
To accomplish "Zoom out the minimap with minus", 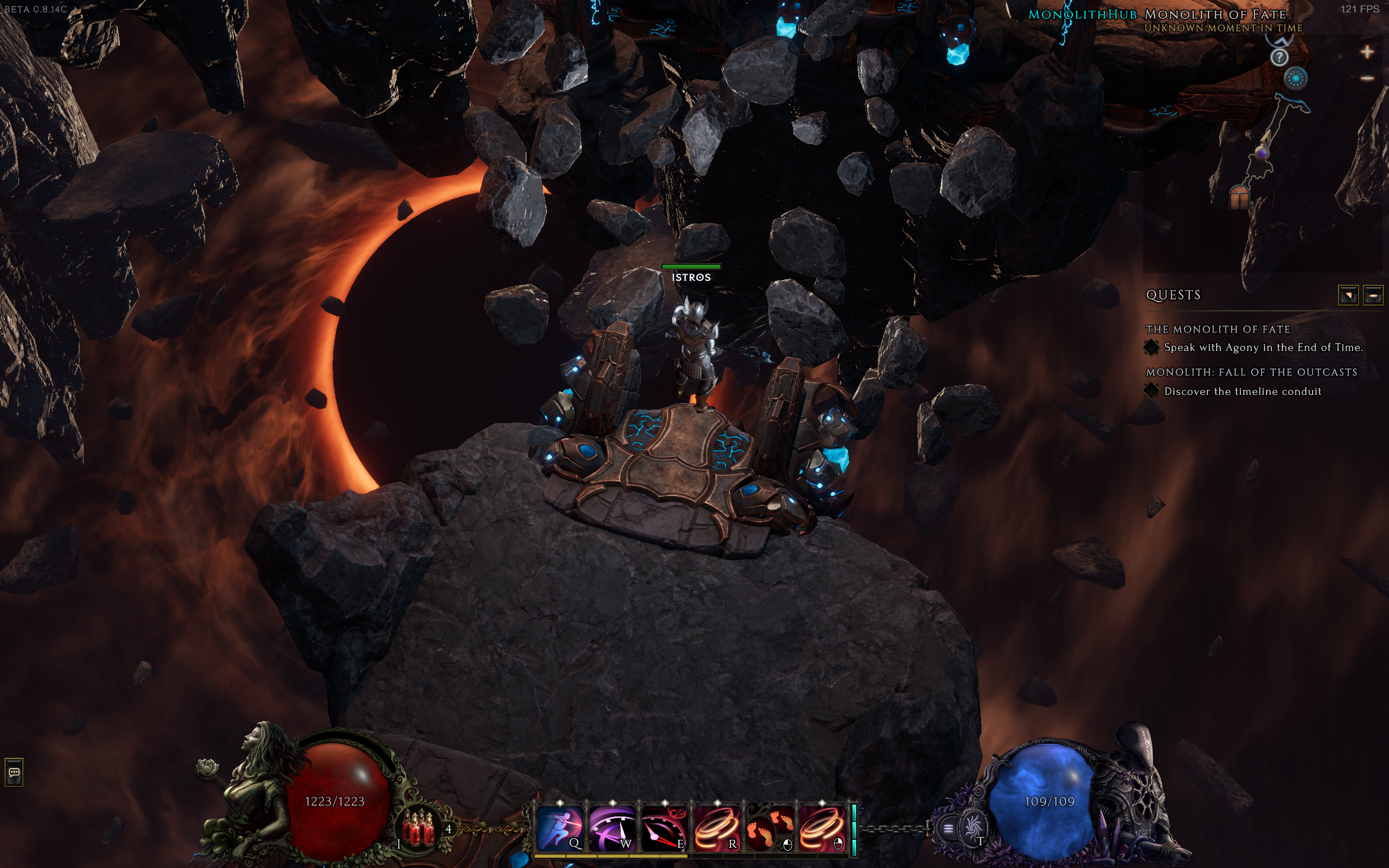I will 1367,78.
